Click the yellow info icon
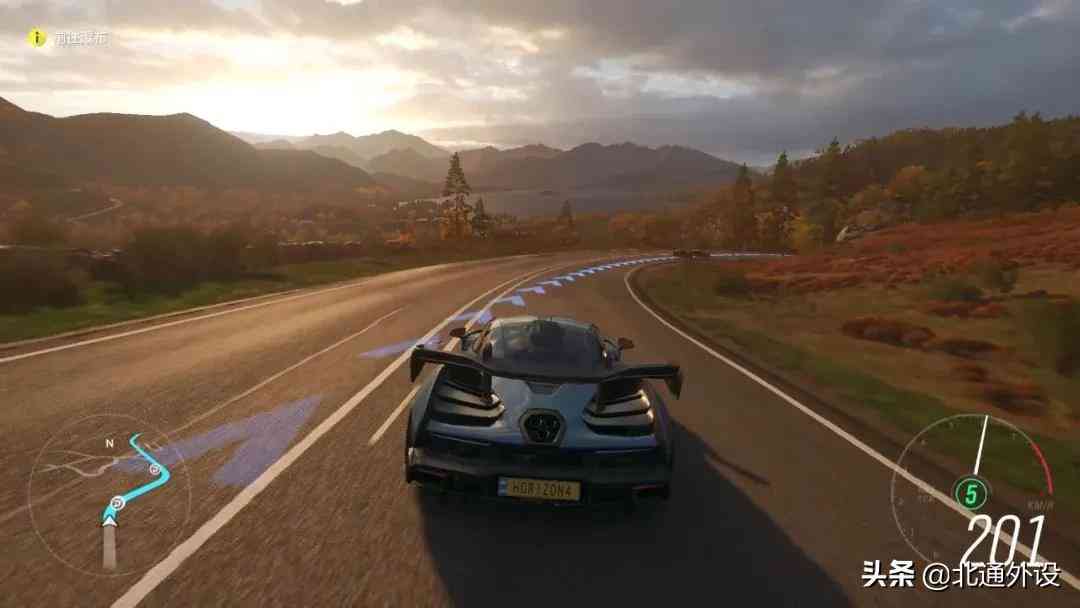This screenshot has width=1080, height=608. pos(37,38)
